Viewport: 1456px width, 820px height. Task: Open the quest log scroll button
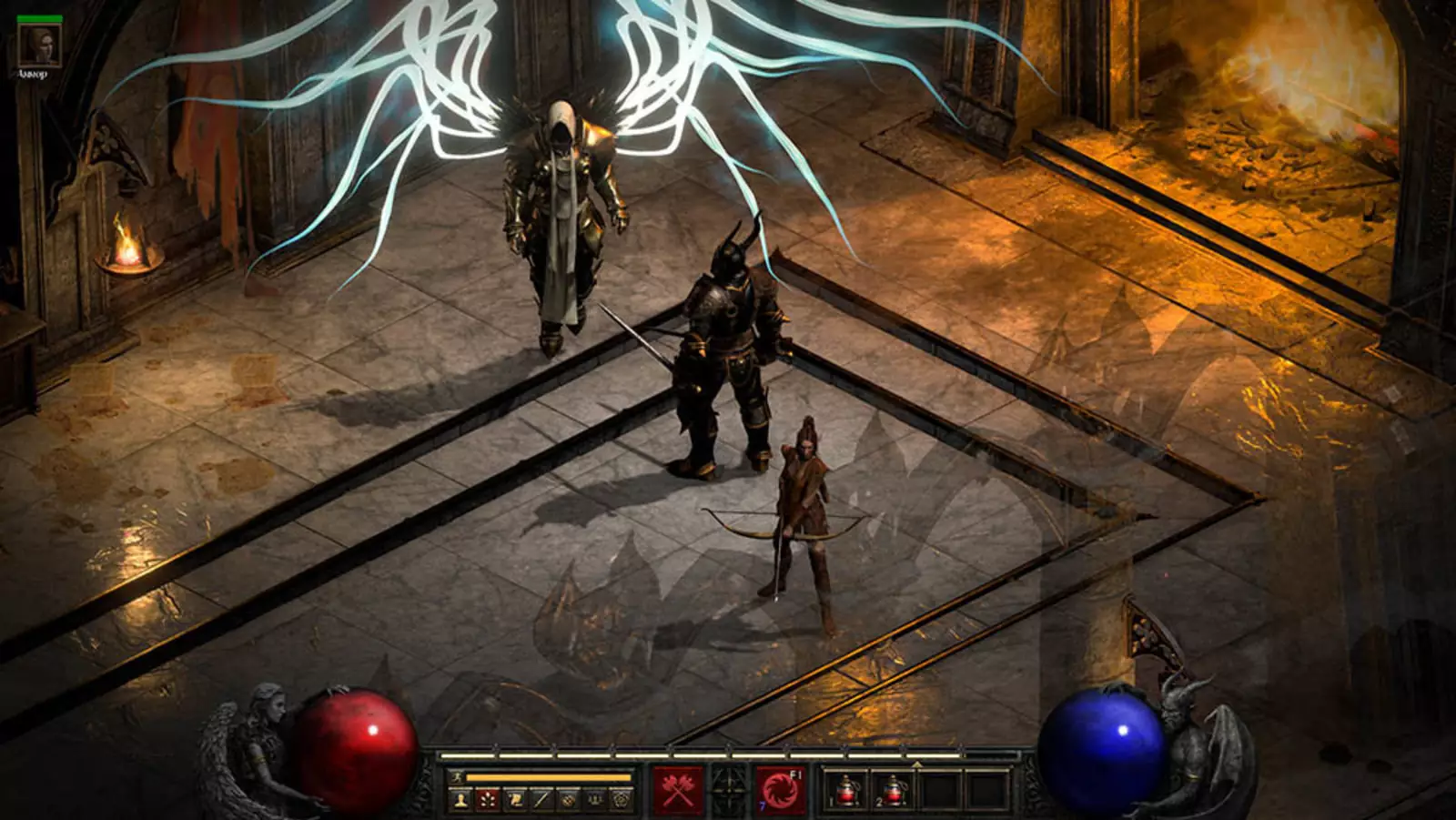[514, 799]
